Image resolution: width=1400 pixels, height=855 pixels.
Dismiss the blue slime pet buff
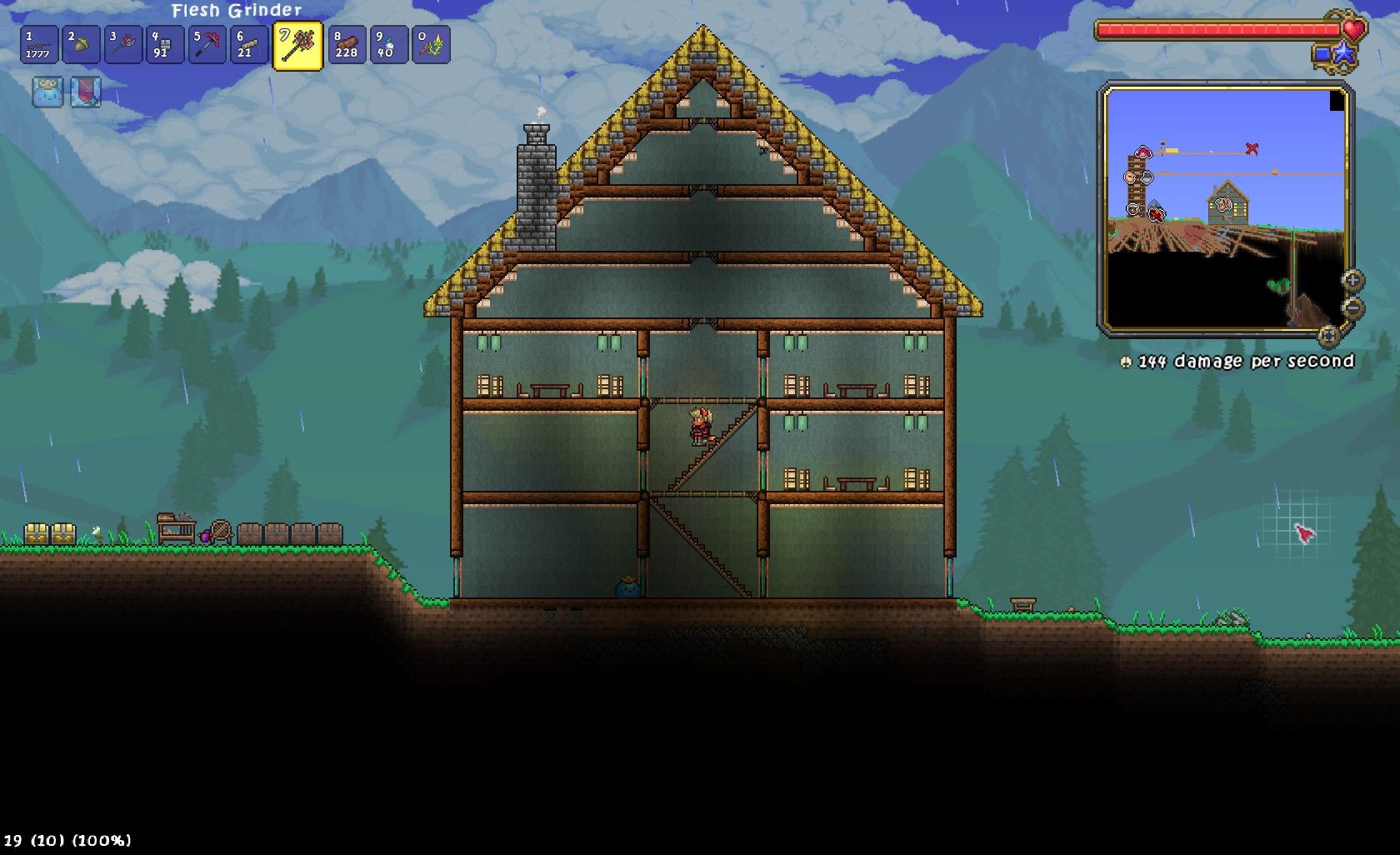(x=47, y=93)
